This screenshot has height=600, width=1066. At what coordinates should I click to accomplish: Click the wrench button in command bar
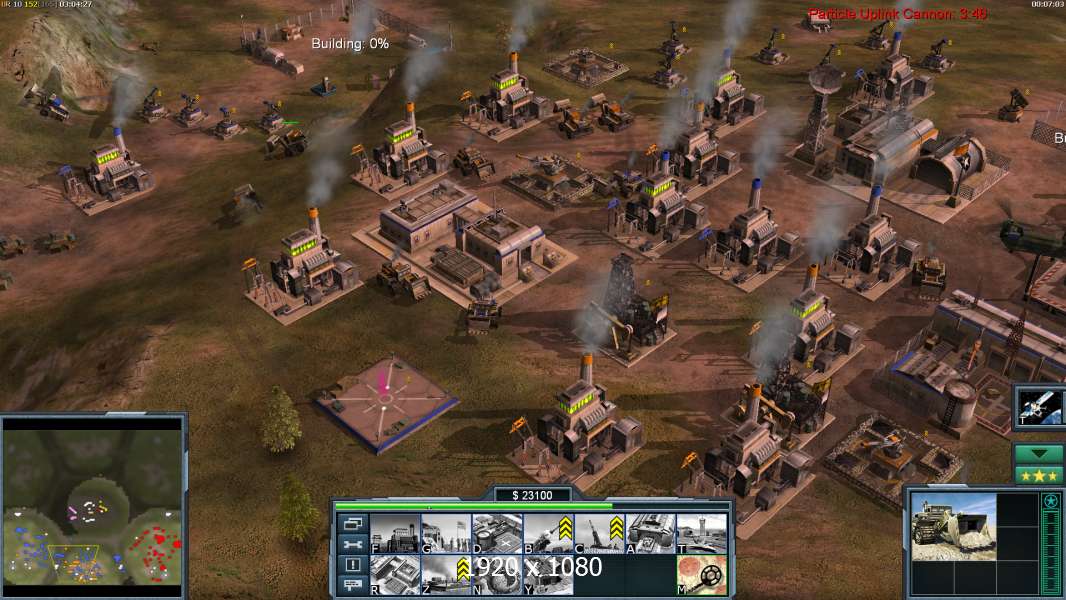coord(353,544)
